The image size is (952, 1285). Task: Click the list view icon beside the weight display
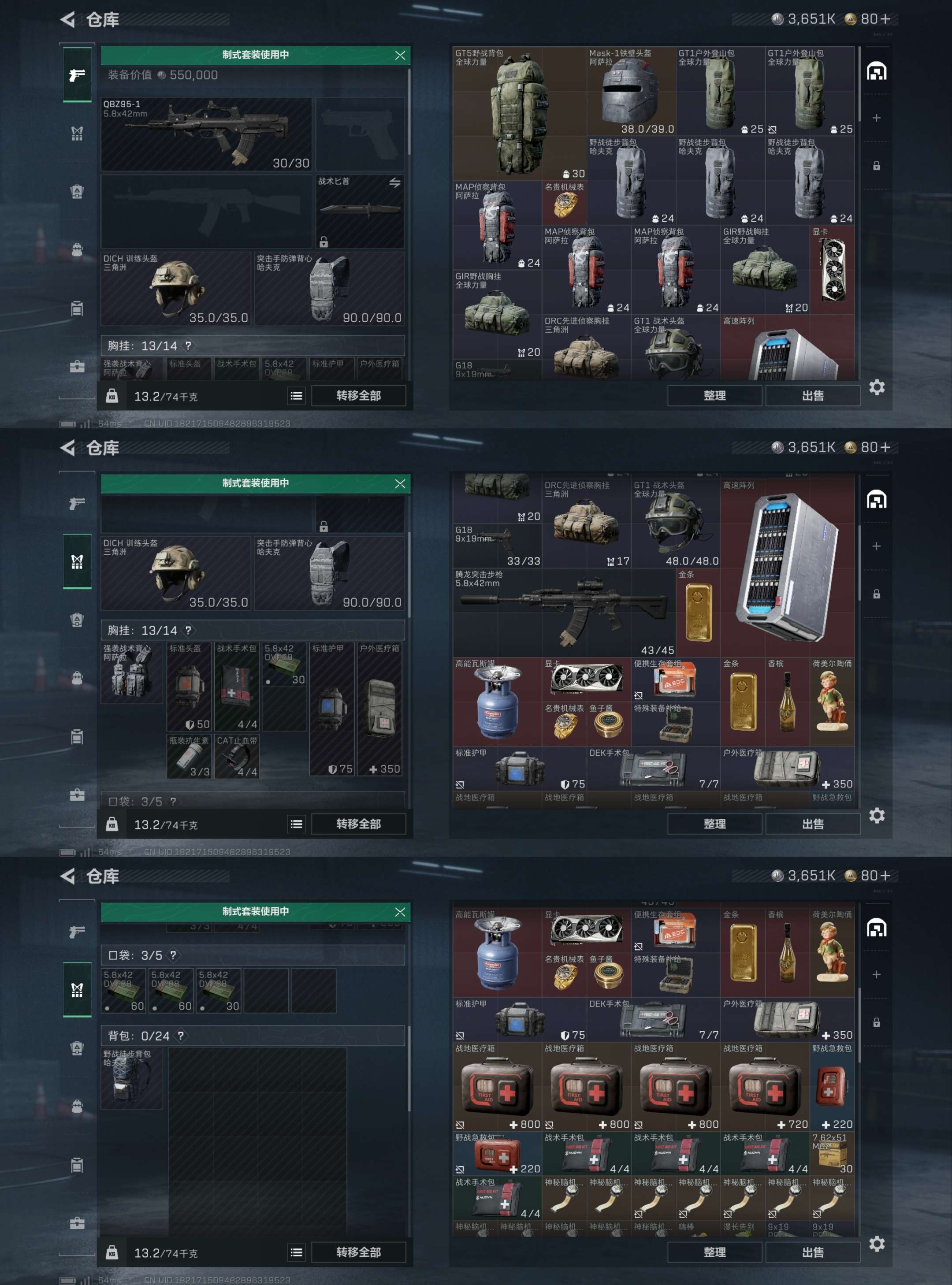(x=297, y=396)
